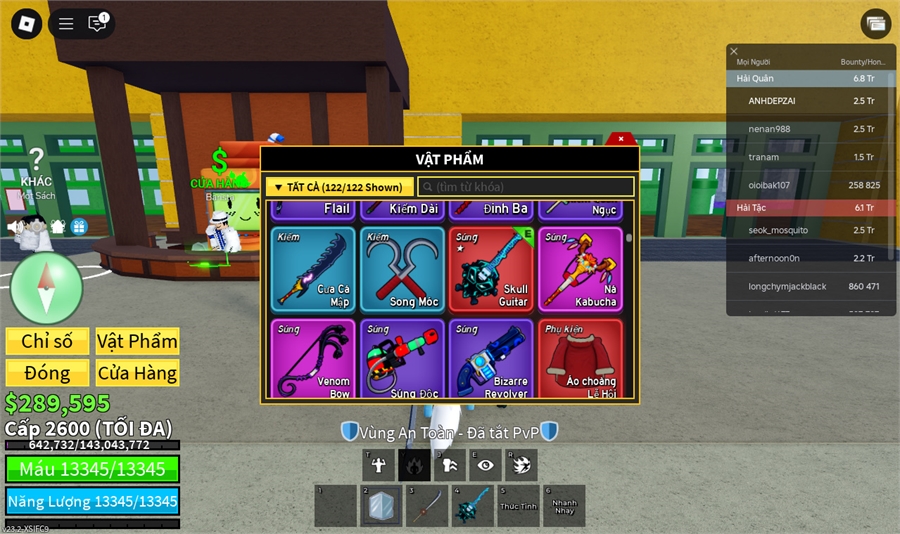The image size is (900, 534).
Task: Activate the eye ability icon
Action: point(486,464)
